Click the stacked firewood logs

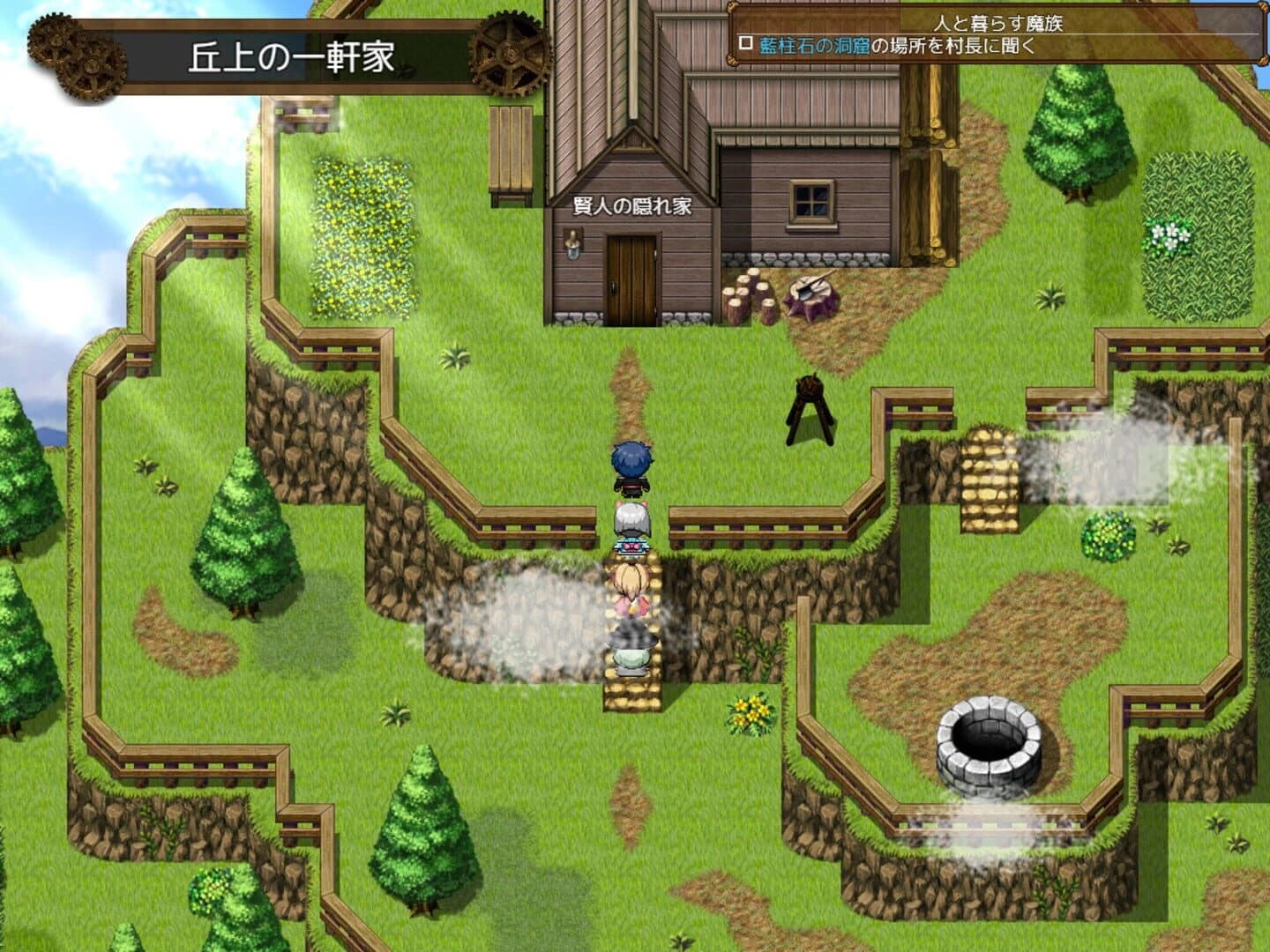click(745, 295)
